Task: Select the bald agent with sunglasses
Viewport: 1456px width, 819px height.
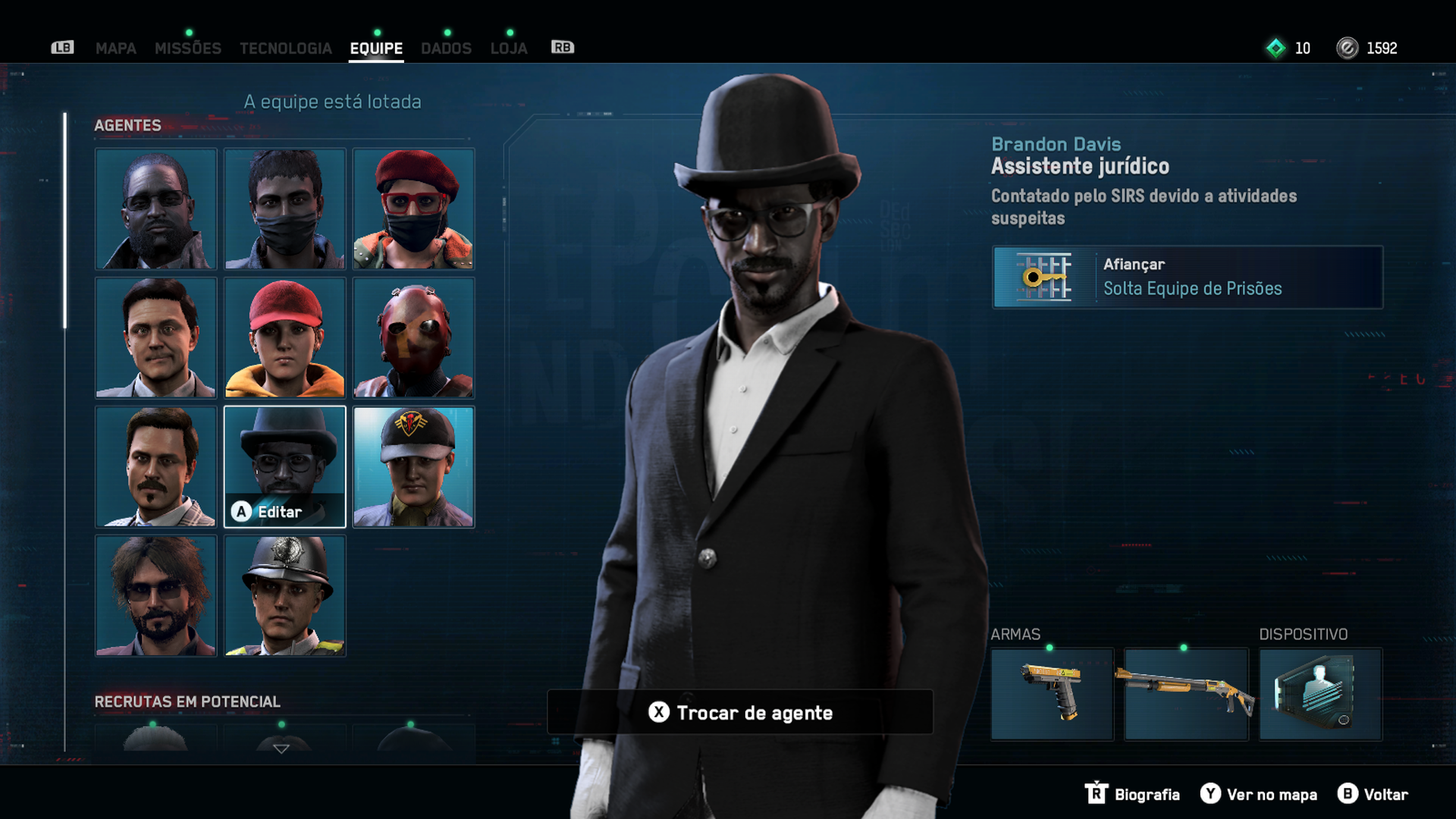Action: point(155,209)
